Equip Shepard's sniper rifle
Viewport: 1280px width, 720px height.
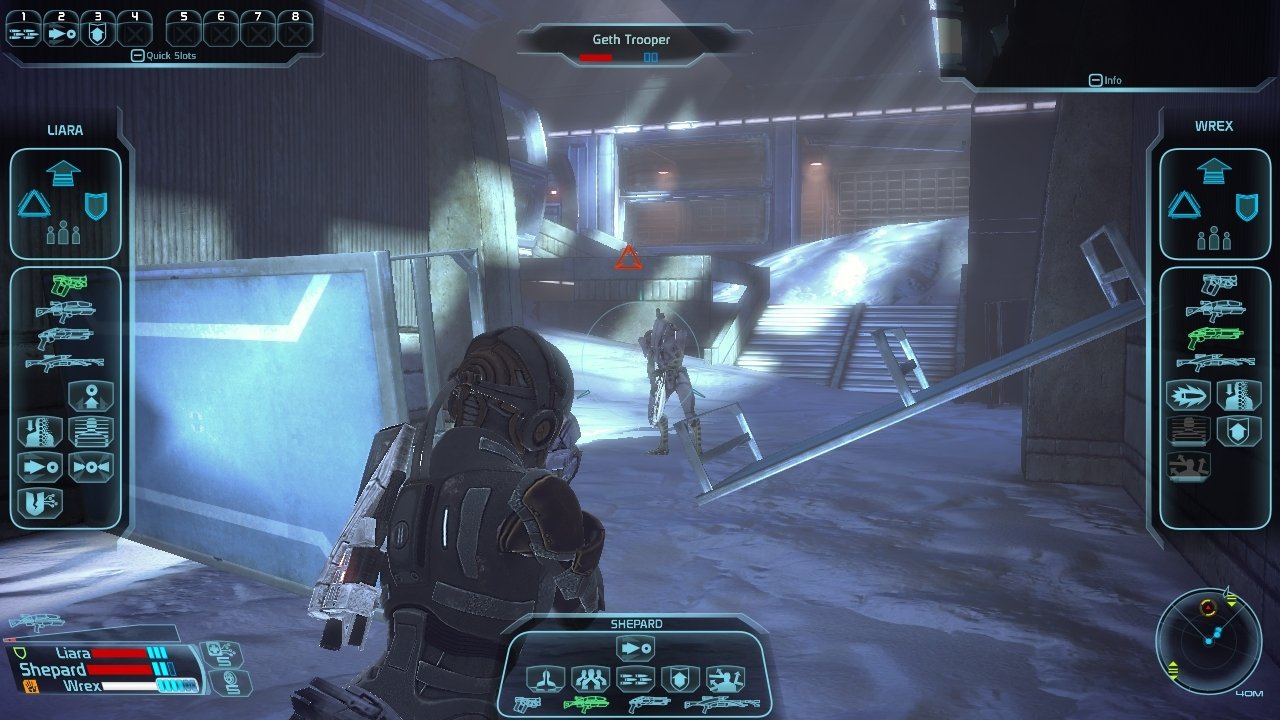pyautogui.click(x=721, y=704)
